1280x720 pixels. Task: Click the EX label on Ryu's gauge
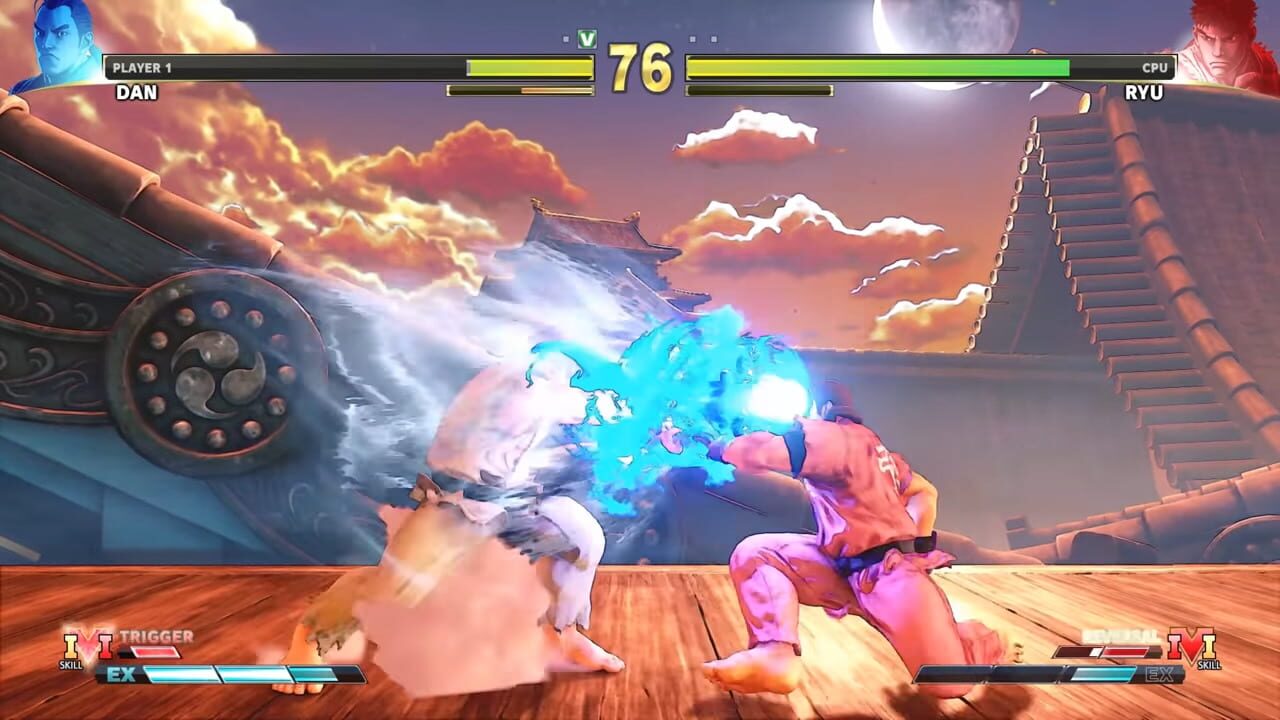pos(1158,674)
